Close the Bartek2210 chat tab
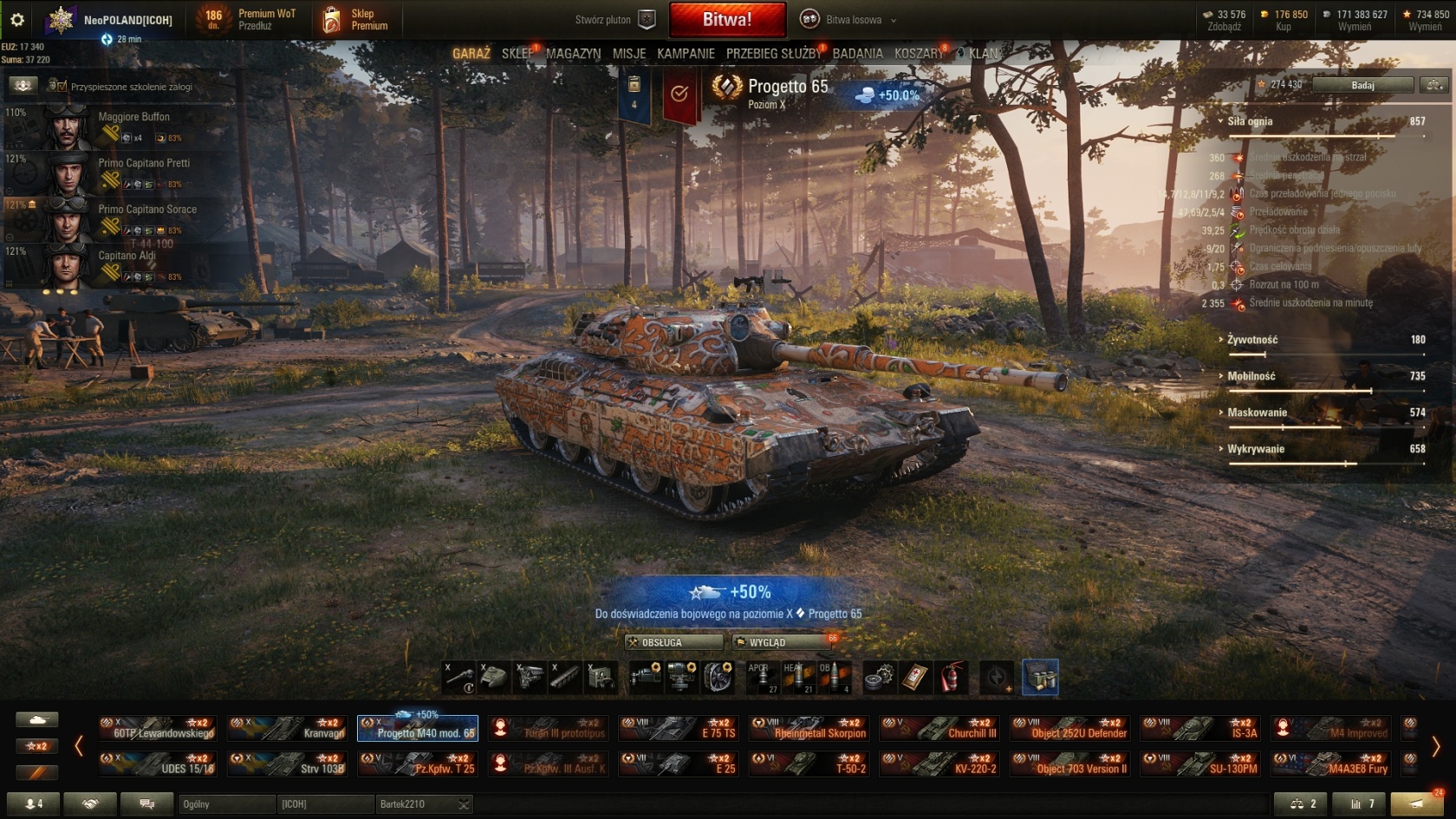The height and width of the screenshot is (819, 1456). click(x=464, y=804)
